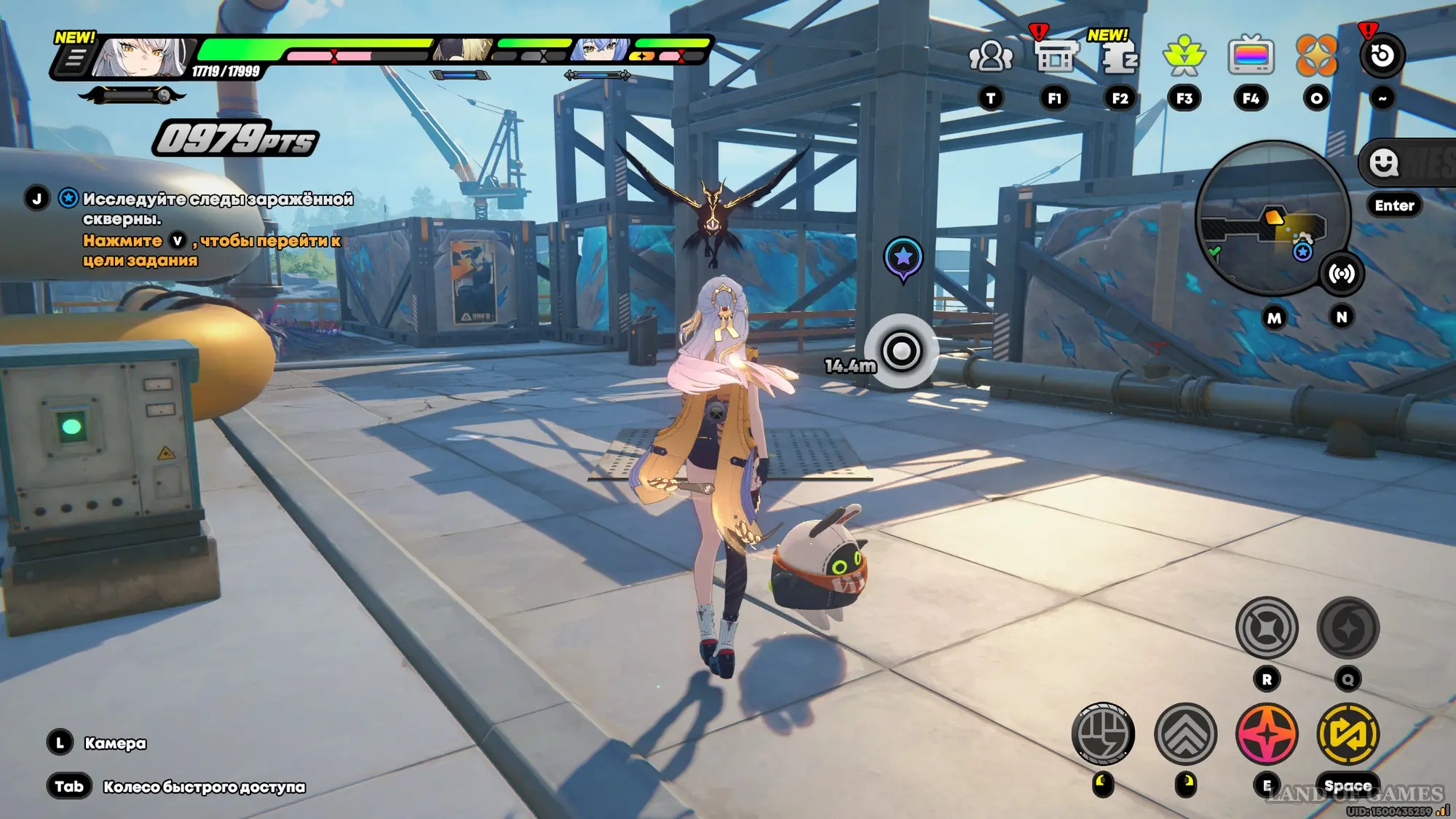Select the quest objective about tainted corruption traces
1456x819 pixels.
coord(217,208)
